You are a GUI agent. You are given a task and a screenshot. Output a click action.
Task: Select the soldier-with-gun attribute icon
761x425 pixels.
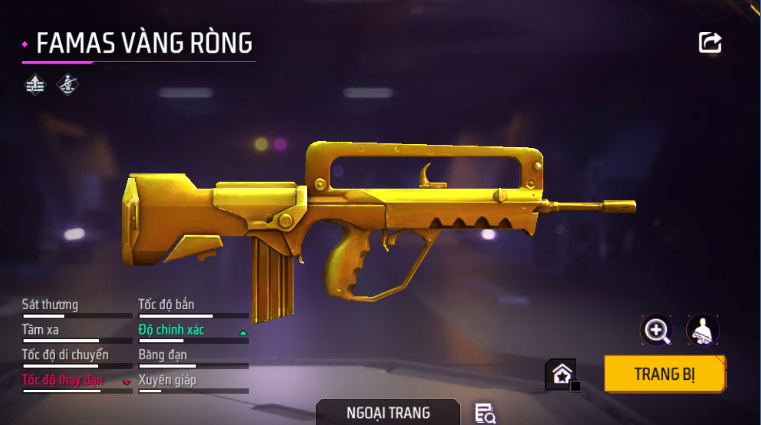click(67, 85)
